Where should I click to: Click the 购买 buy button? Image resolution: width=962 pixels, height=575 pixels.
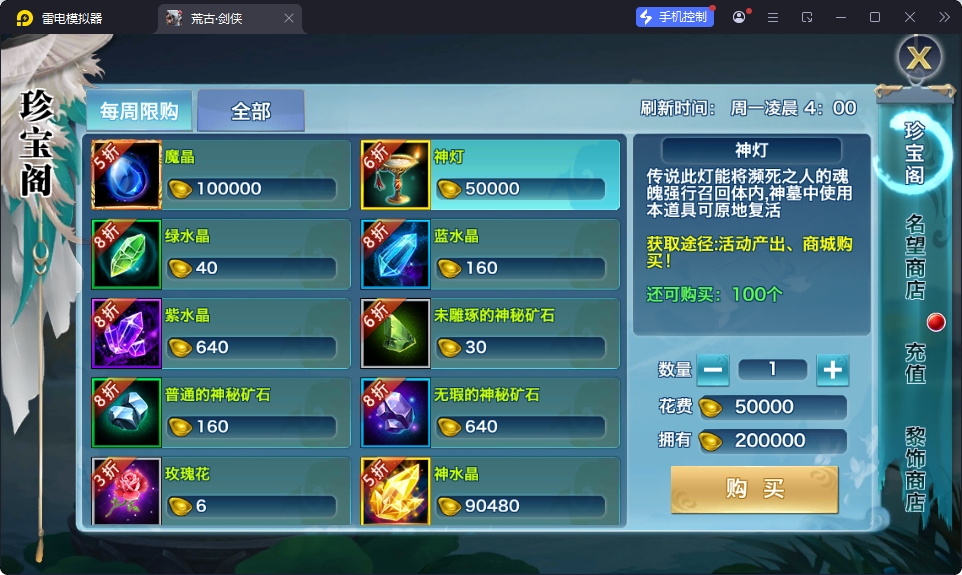point(754,489)
